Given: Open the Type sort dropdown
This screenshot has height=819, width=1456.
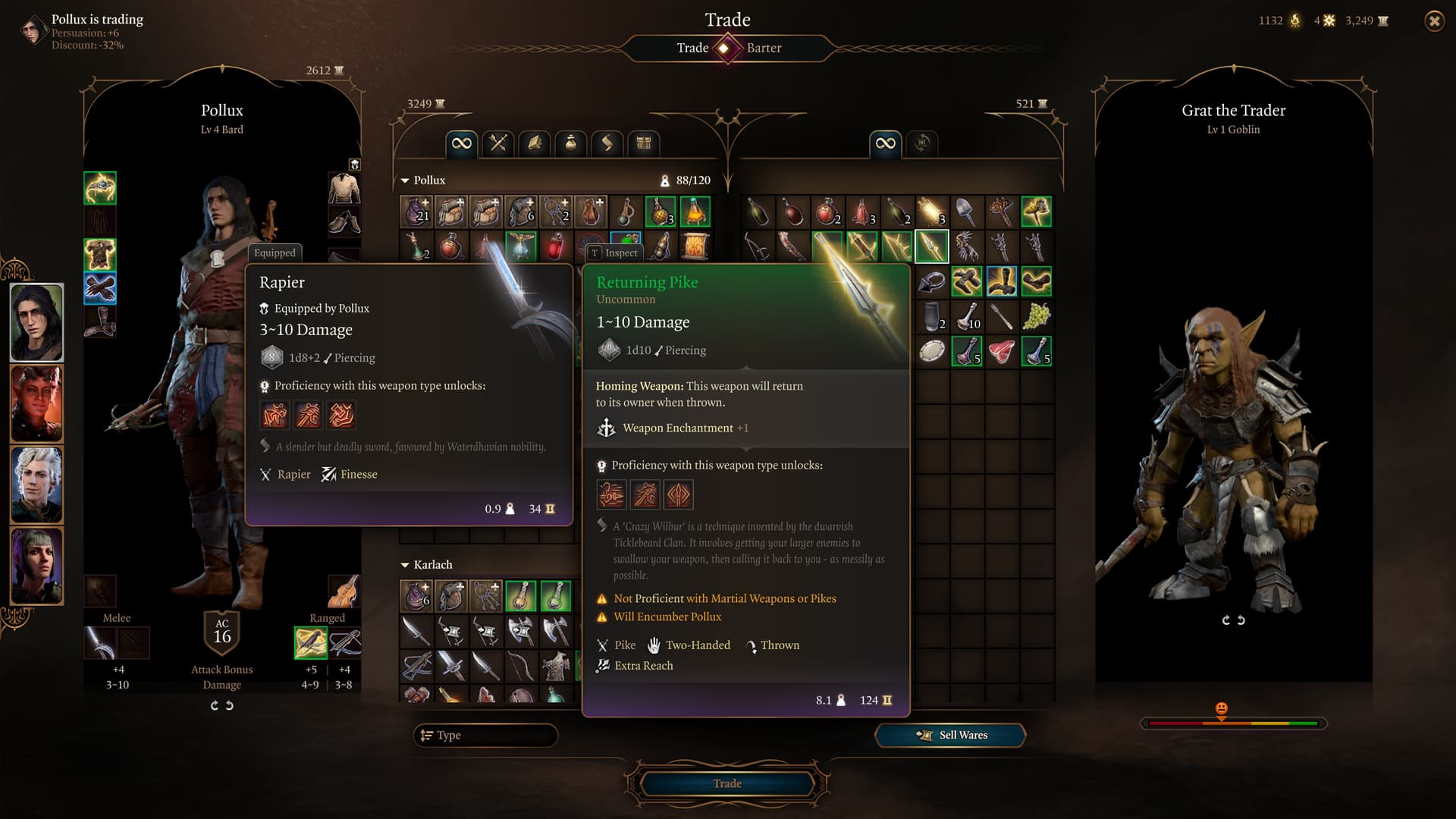Looking at the screenshot, I should tap(485, 735).
